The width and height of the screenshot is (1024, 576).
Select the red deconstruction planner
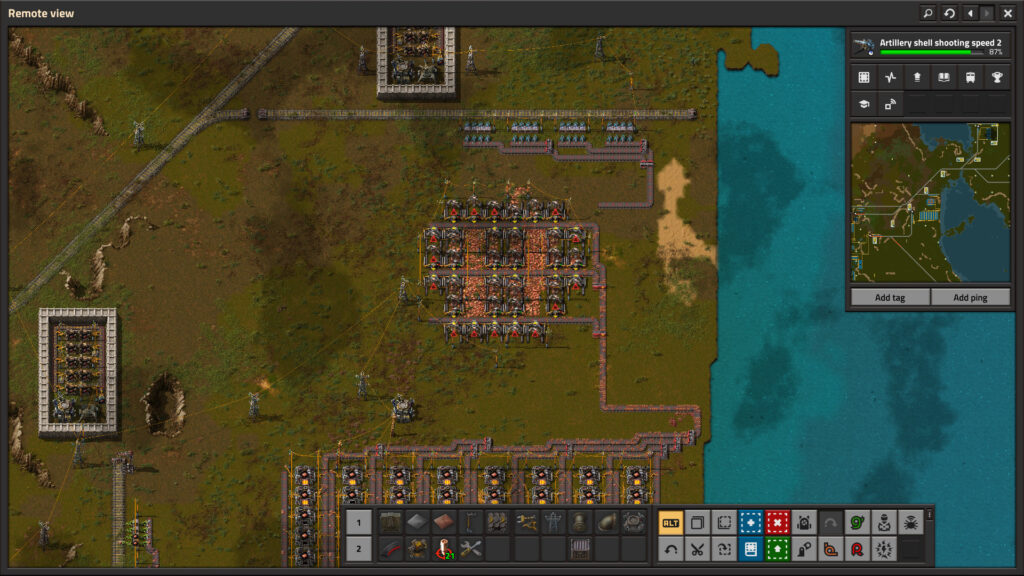(x=778, y=522)
